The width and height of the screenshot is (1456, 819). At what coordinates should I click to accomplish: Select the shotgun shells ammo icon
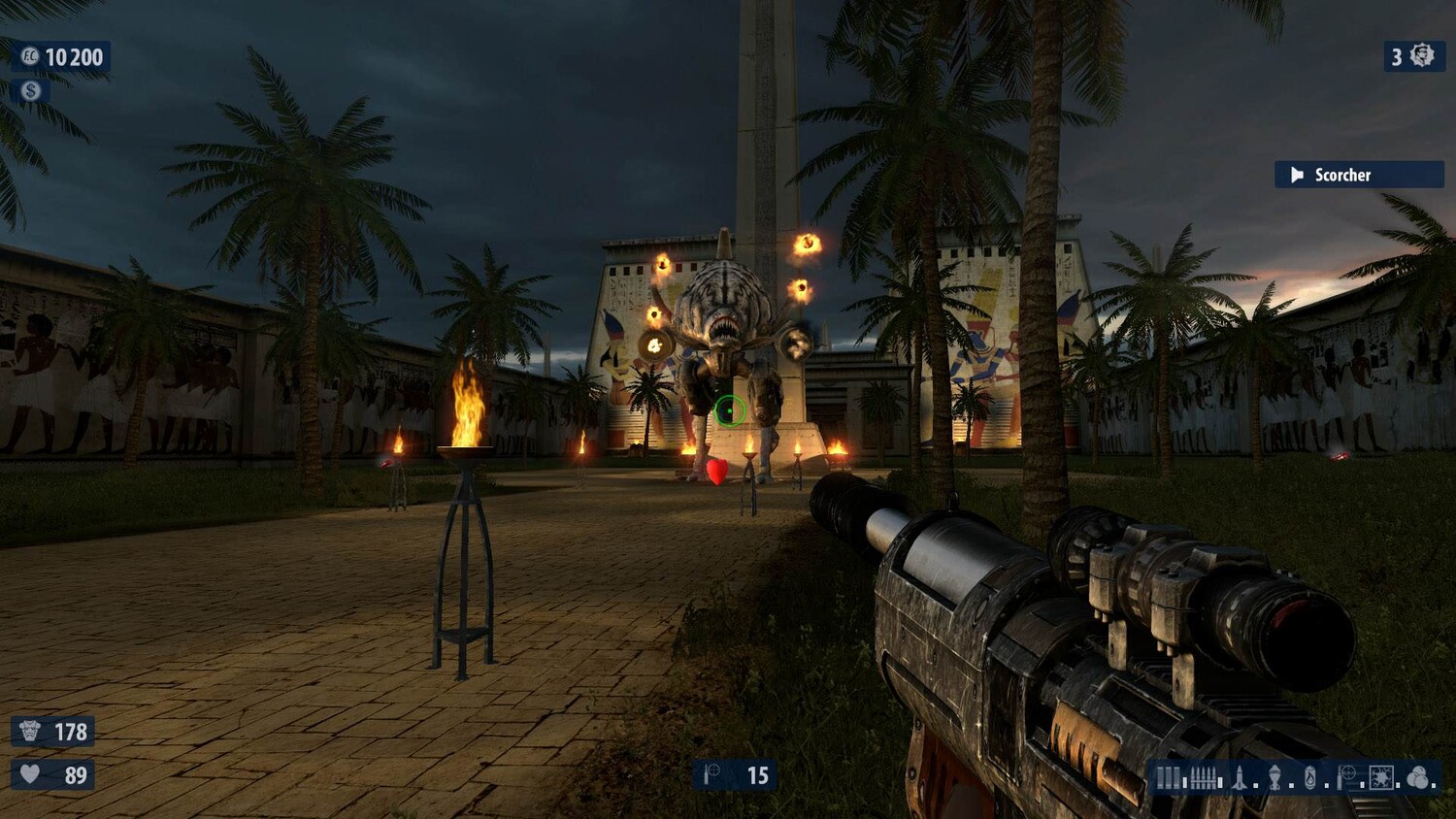(1168, 777)
